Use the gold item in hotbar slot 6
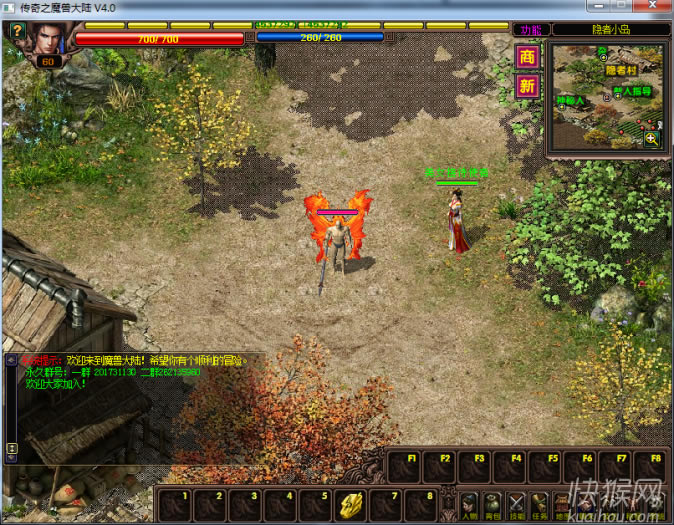Viewport: 674px width, 525px height. coord(349,503)
